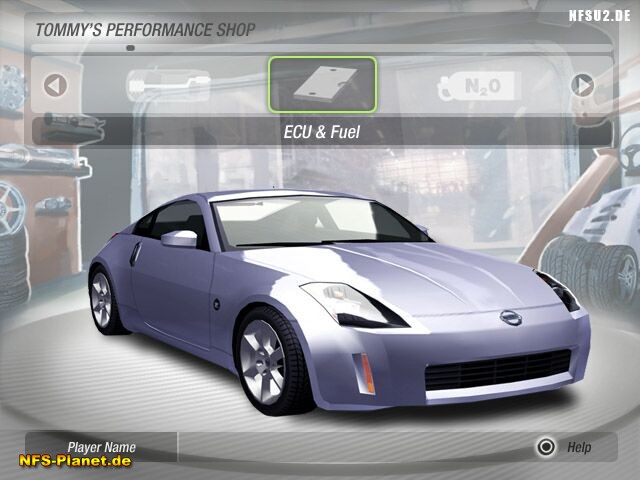Select the highlighted ECU & Fuel upgrade icon
The width and height of the screenshot is (640, 480).
(322, 84)
